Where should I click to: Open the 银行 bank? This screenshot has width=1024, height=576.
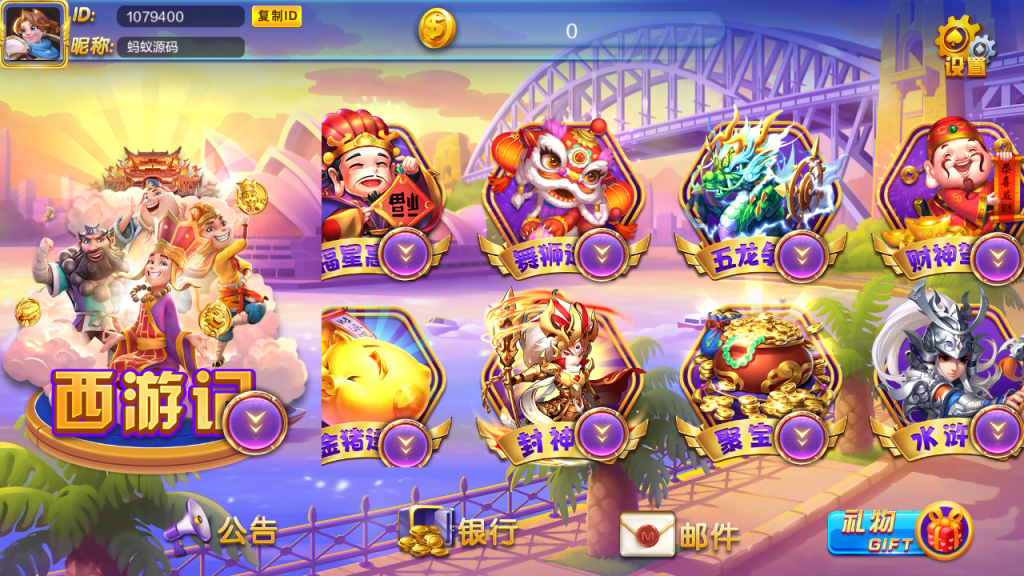click(459, 531)
